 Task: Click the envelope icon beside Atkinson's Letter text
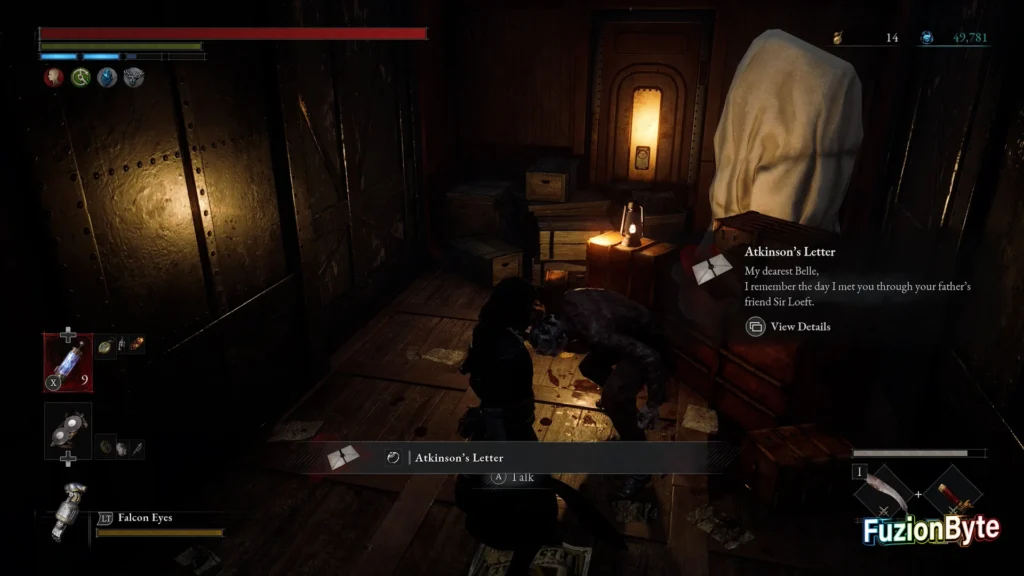click(x=713, y=269)
